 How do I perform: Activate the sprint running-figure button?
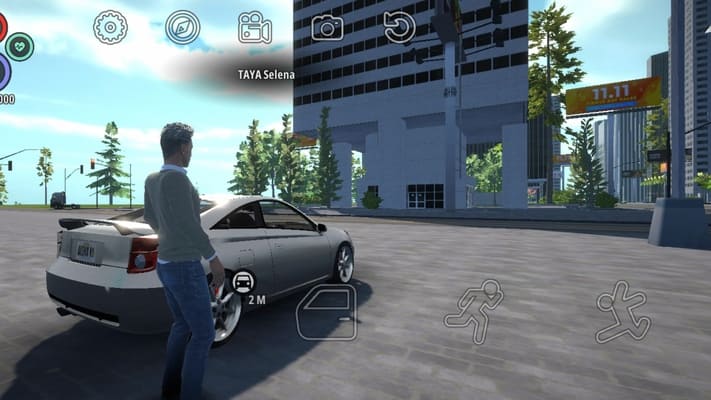tap(473, 311)
